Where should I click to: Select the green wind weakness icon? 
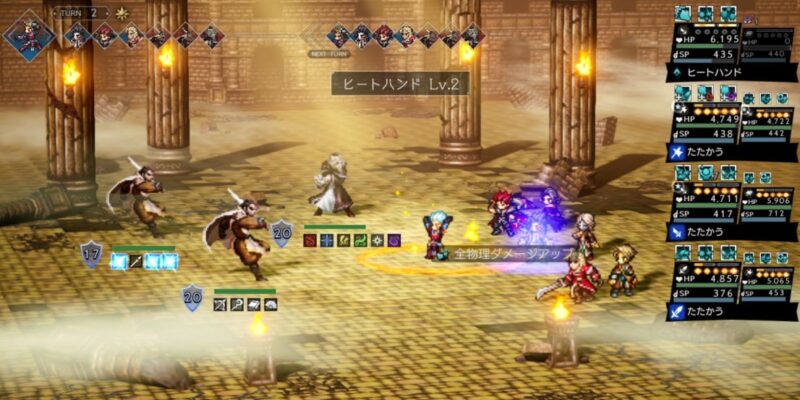(x=360, y=240)
